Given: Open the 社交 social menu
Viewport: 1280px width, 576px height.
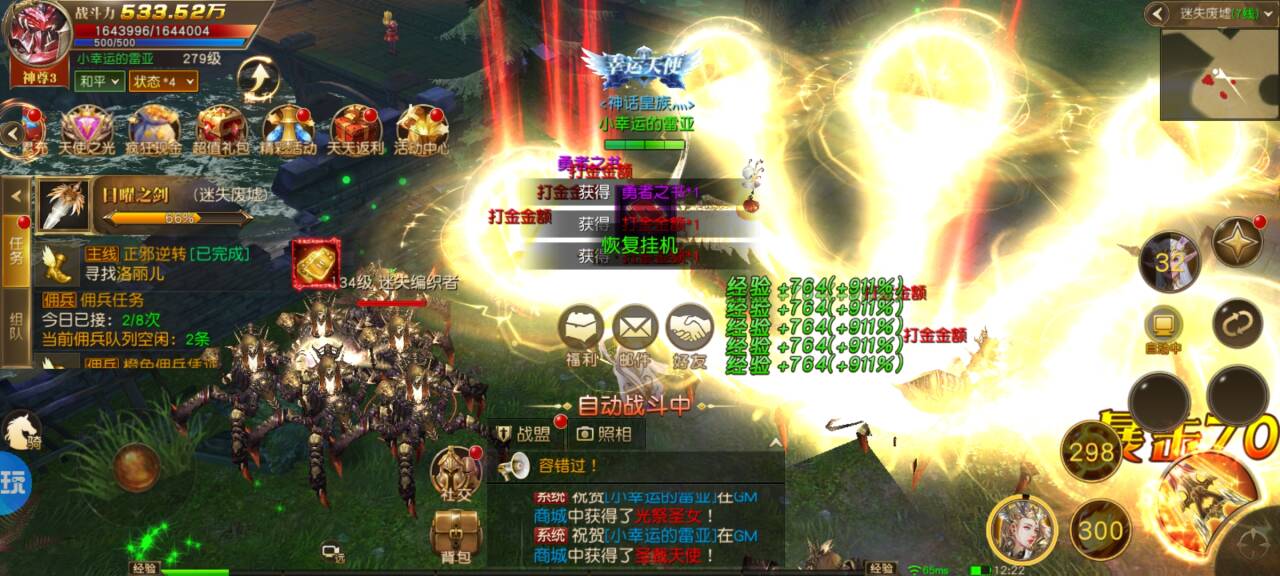Looking at the screenshot, I should (456, 471).
